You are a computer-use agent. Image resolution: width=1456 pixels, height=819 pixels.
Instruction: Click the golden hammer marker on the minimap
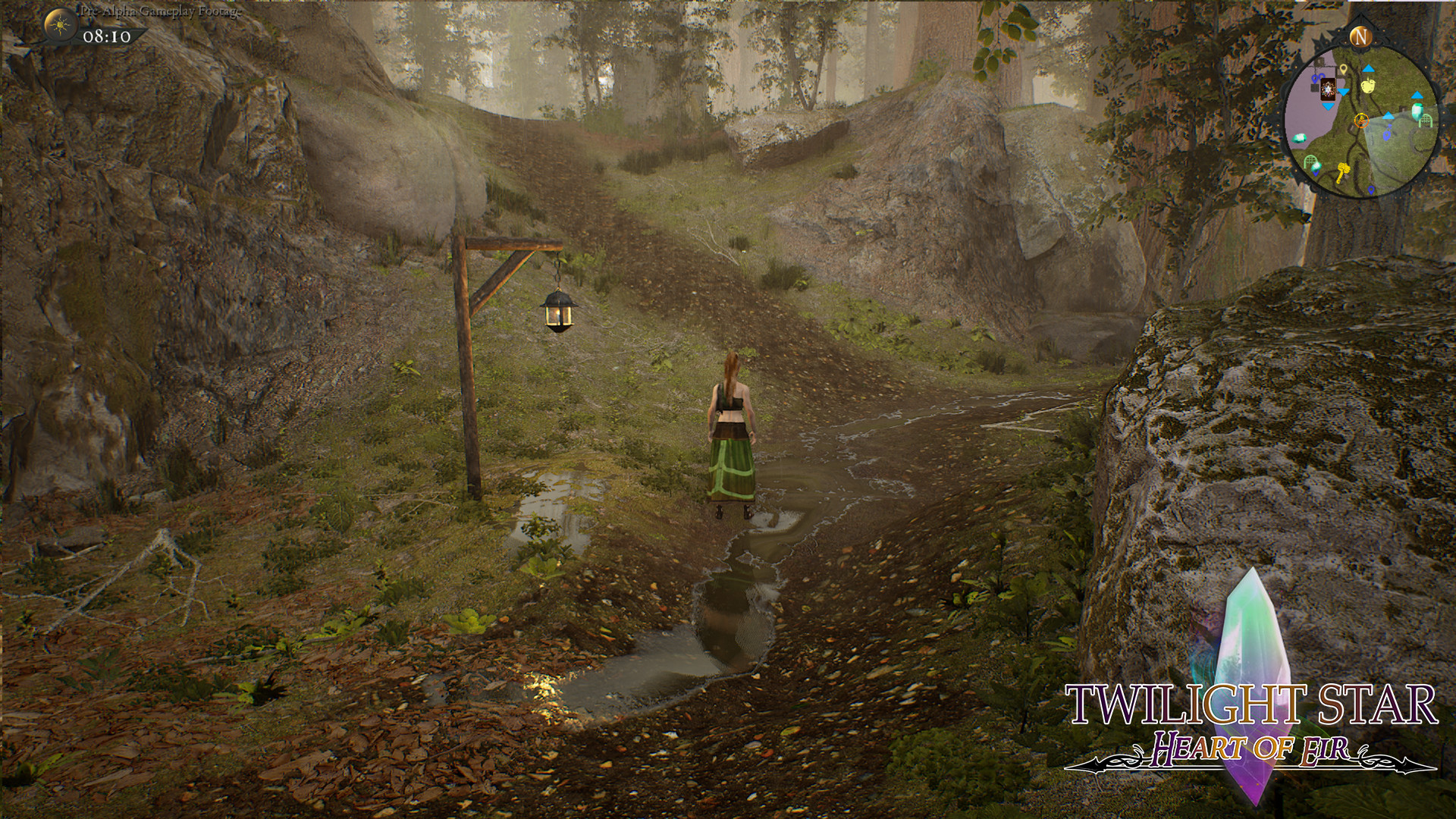click(x=1343, y=173)
